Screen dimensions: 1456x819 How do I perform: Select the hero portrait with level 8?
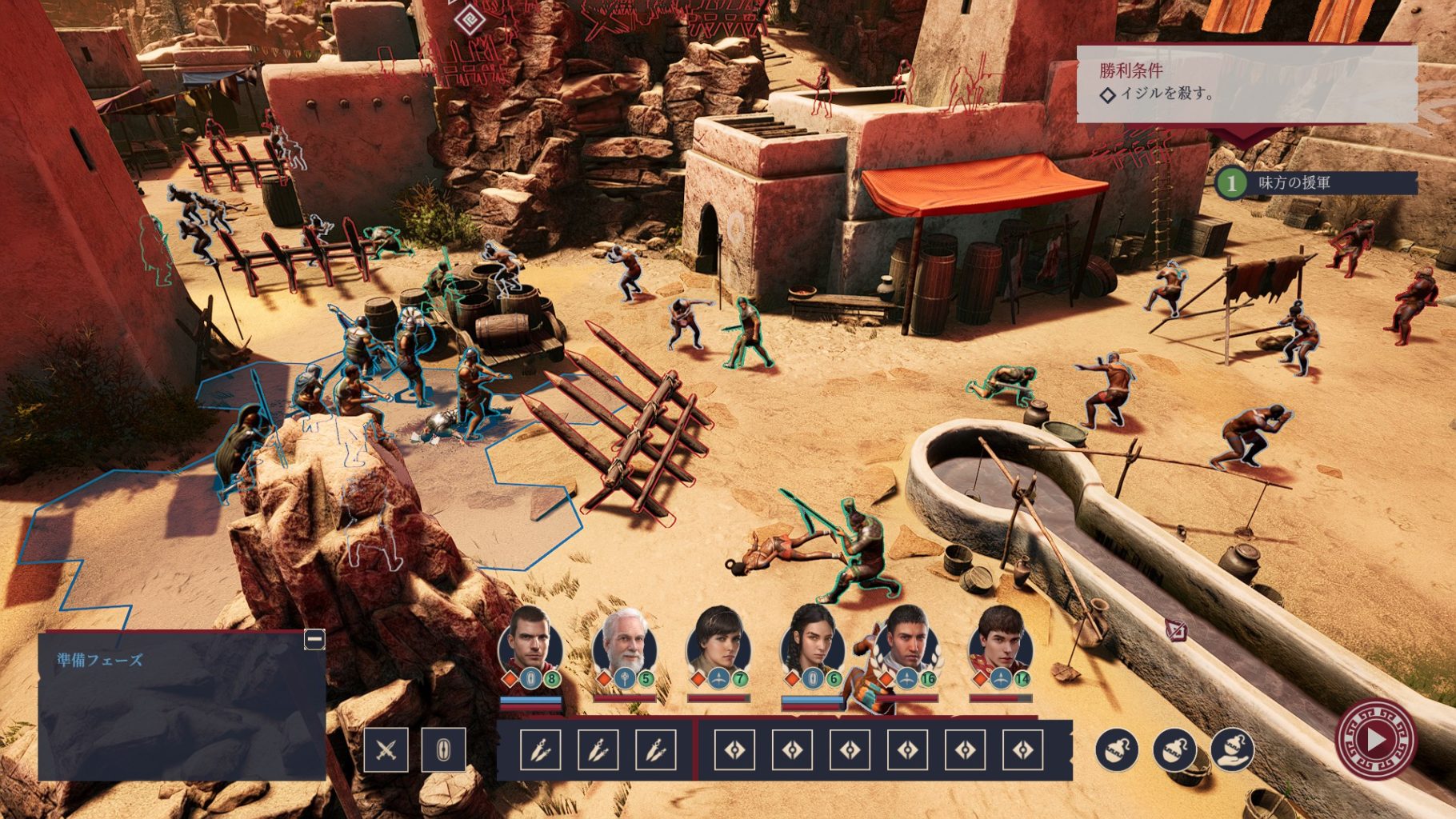[x=530, y=644]
